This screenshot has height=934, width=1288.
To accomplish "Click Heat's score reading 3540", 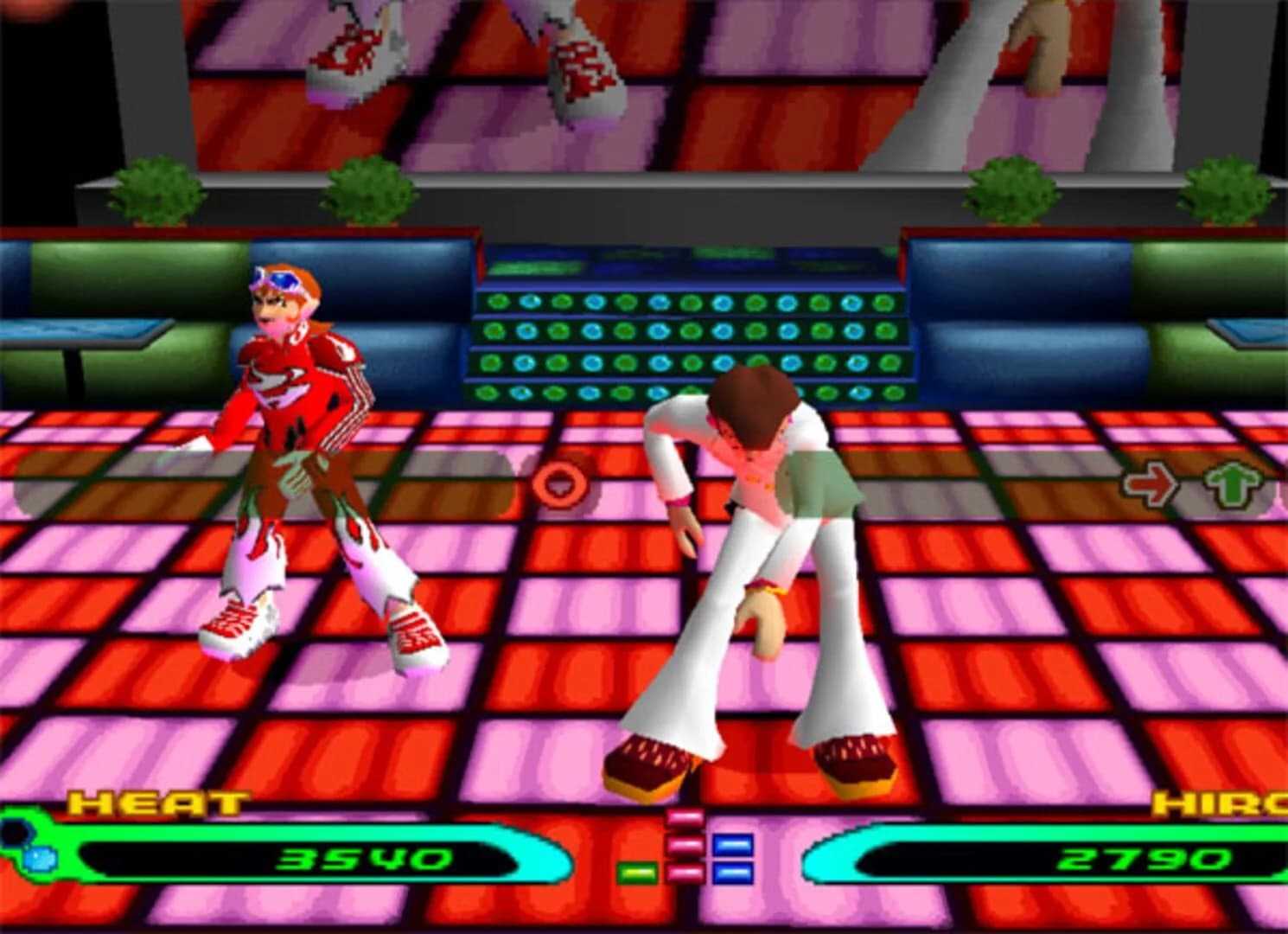I will point(363,860).
